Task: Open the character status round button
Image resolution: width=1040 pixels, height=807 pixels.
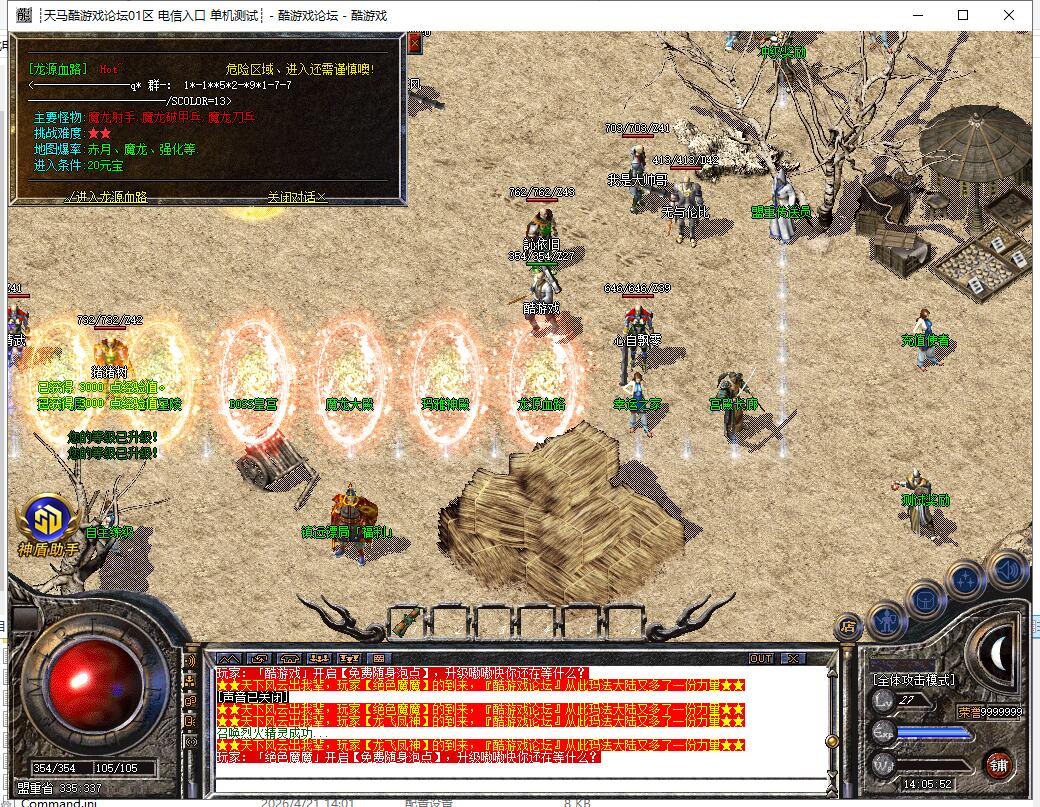Action: (887, 620)
